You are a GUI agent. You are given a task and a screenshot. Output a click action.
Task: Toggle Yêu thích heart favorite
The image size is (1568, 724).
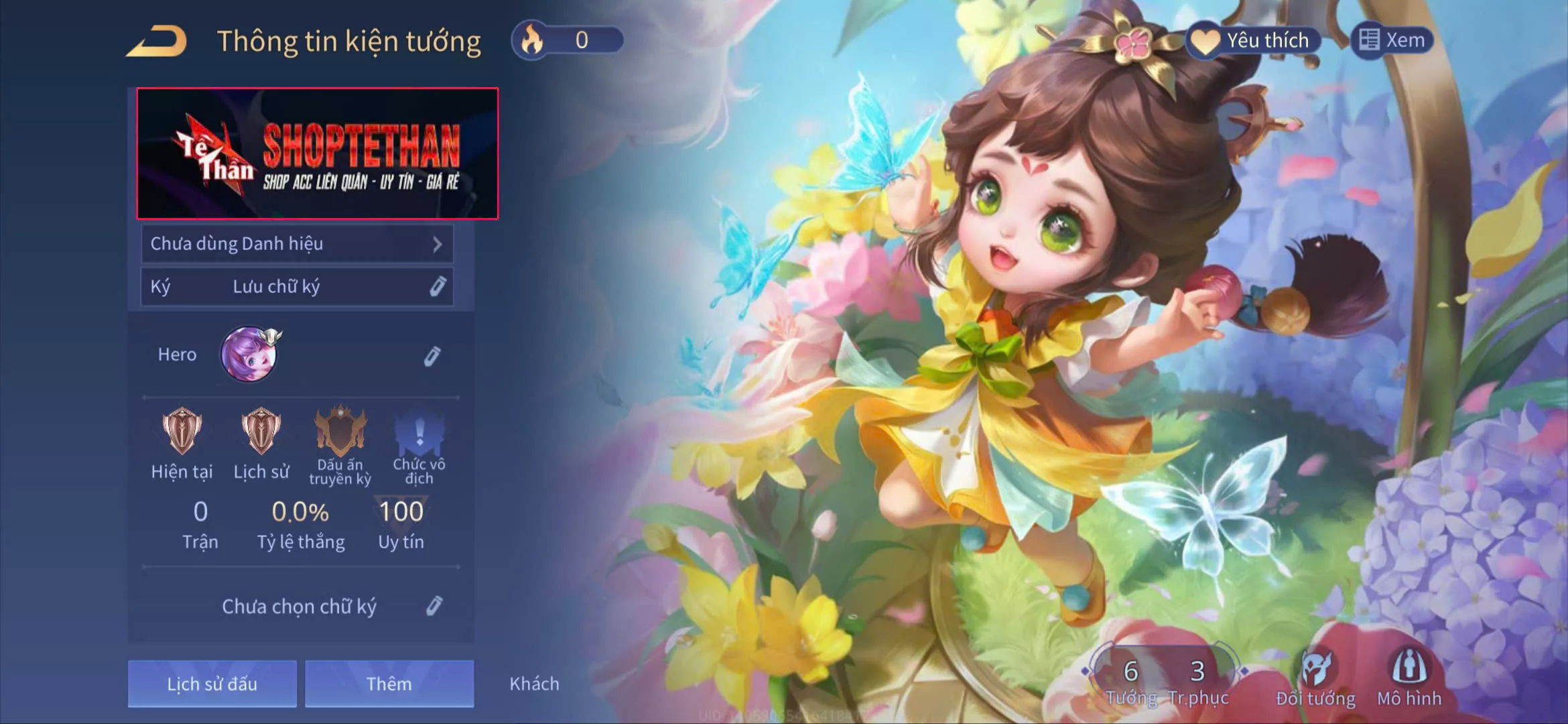(1253, 40)
